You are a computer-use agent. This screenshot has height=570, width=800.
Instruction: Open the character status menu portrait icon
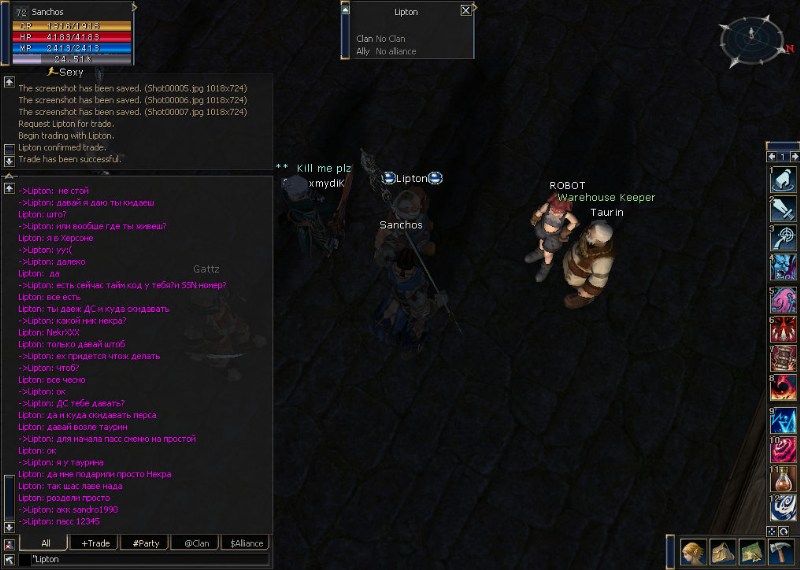click(695, 553)
